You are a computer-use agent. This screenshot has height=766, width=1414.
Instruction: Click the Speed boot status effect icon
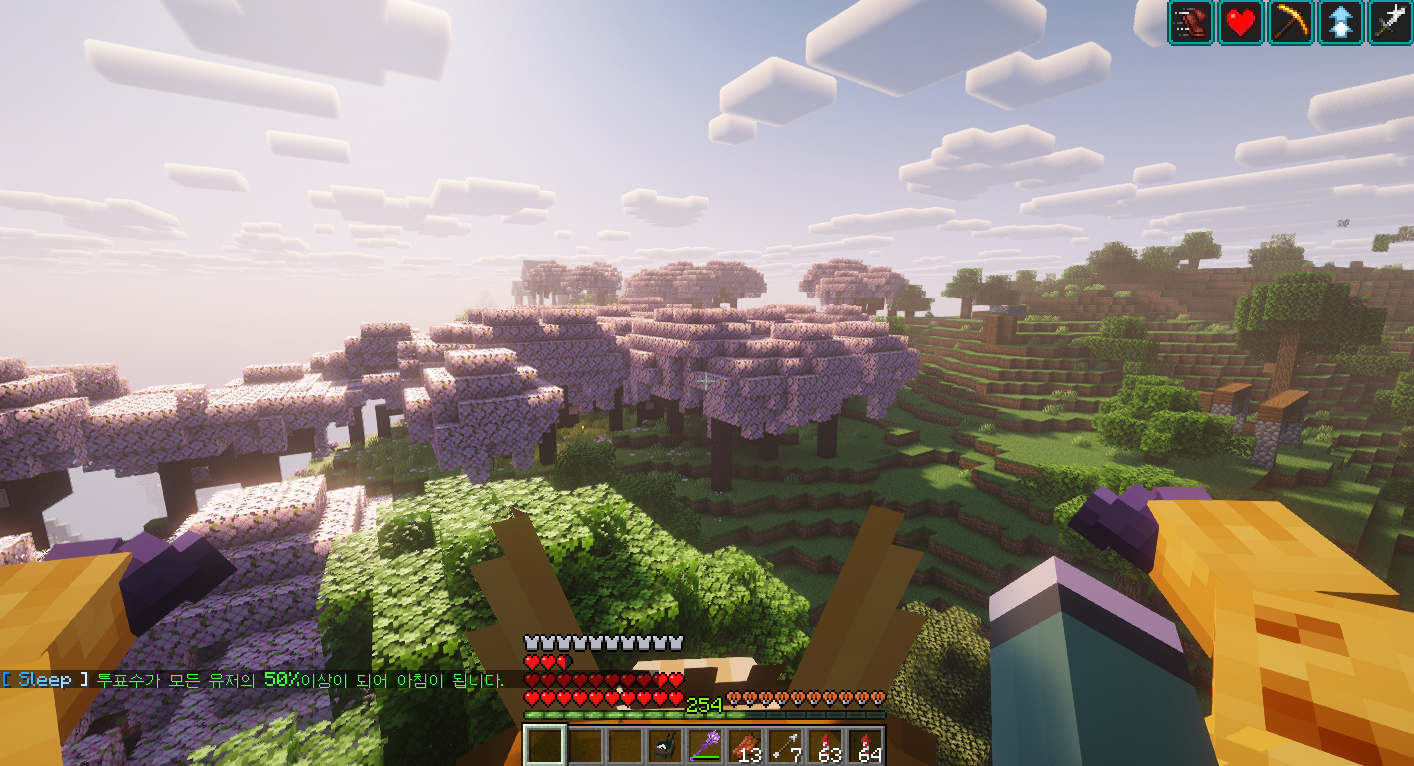(x=1191, y=22)
